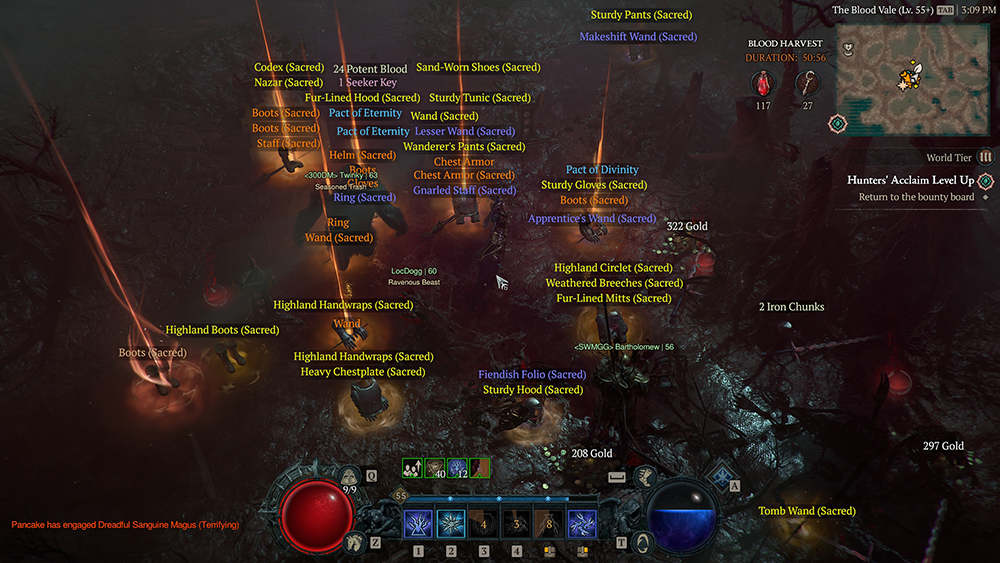
Task: Collect the 24 Potent Blood label
Action: tap(370, 69)
